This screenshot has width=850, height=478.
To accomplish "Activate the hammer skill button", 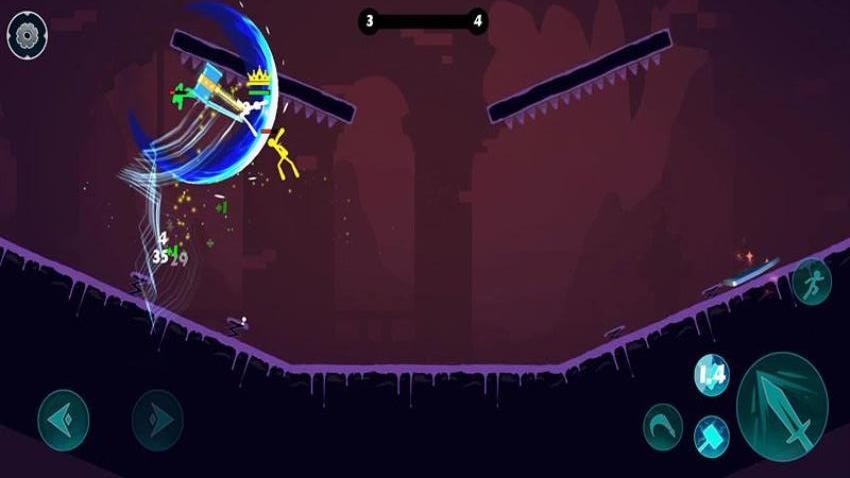I will (712, 436).
